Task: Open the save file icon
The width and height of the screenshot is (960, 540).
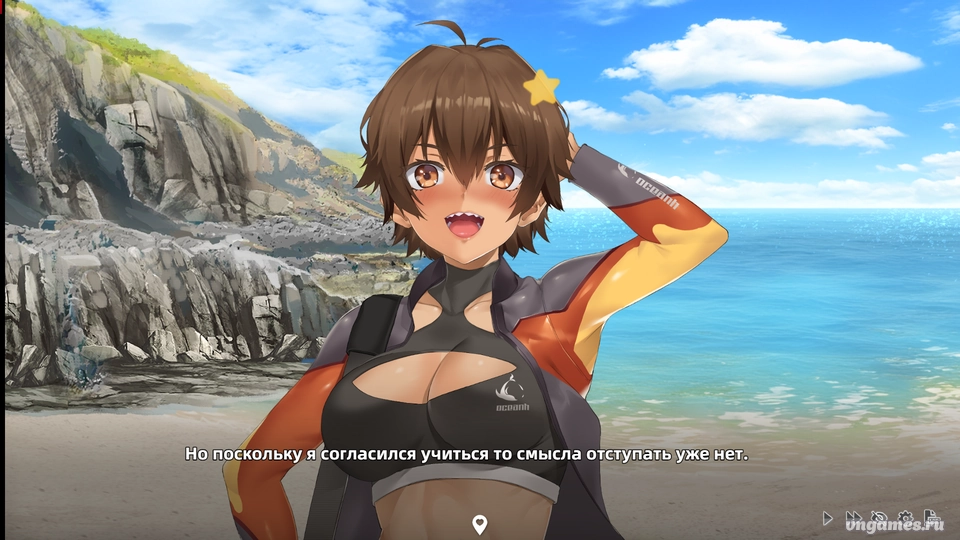Action: pyautogui.click(x=931, y=515)
